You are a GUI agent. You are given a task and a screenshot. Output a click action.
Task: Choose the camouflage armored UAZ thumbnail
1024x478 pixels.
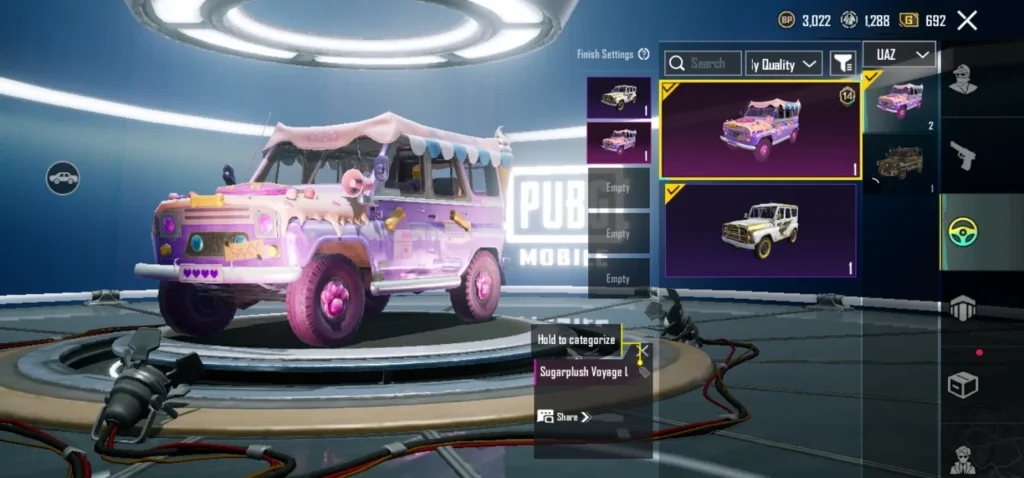(x=898, y=163)
